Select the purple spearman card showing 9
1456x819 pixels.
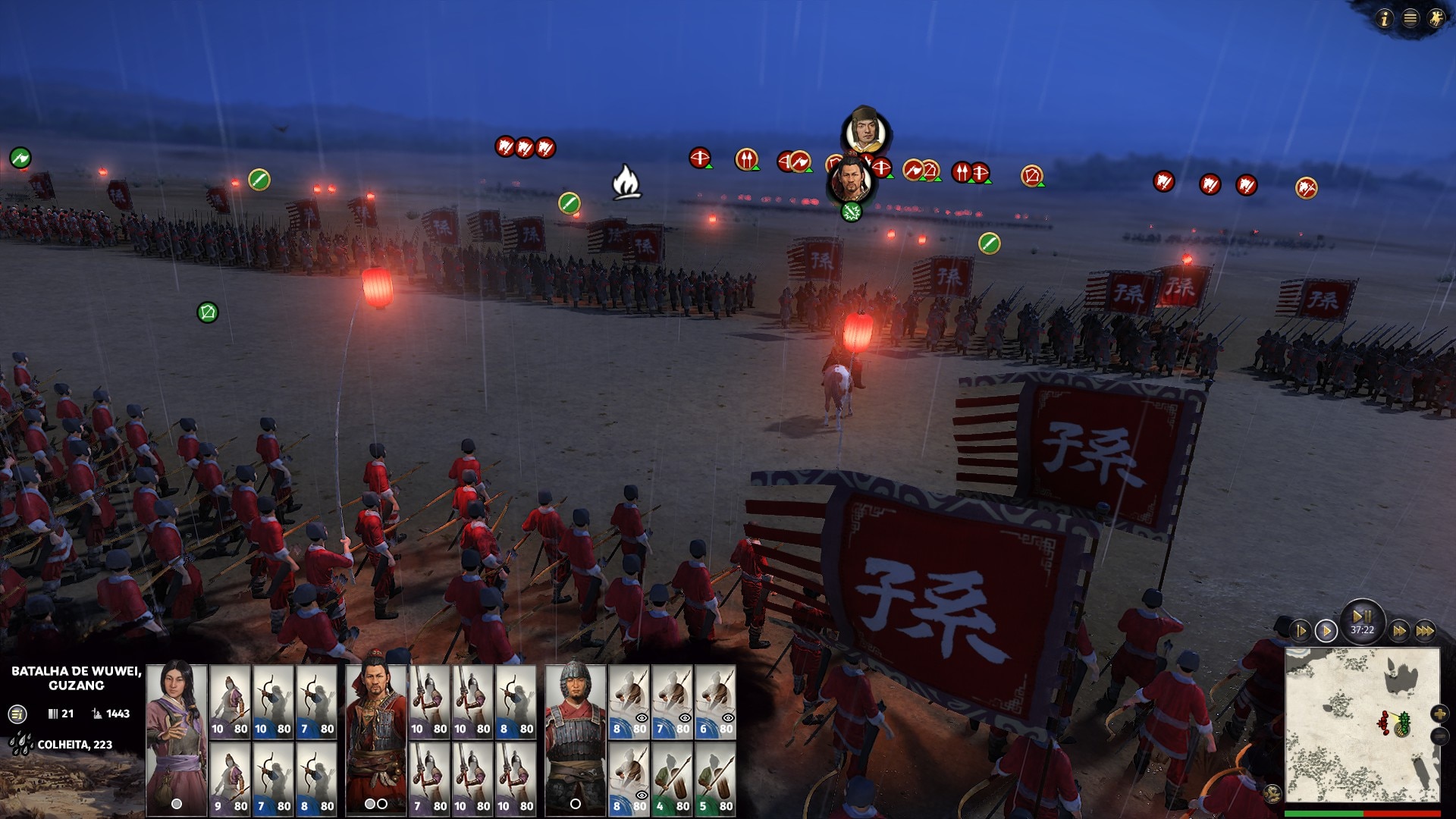[230, 778]
